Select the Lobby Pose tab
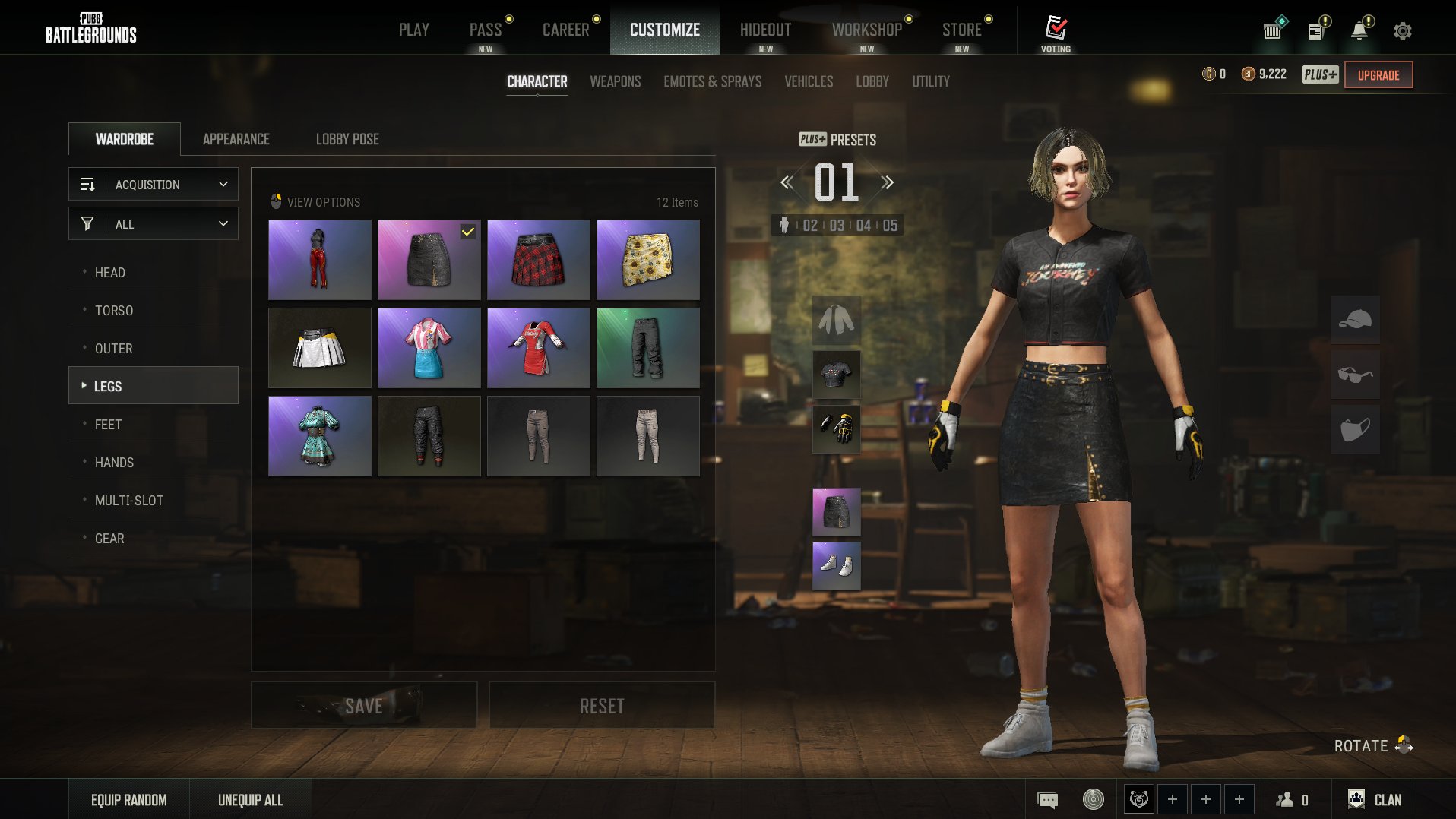1456x819 pixels. [347, 139]
